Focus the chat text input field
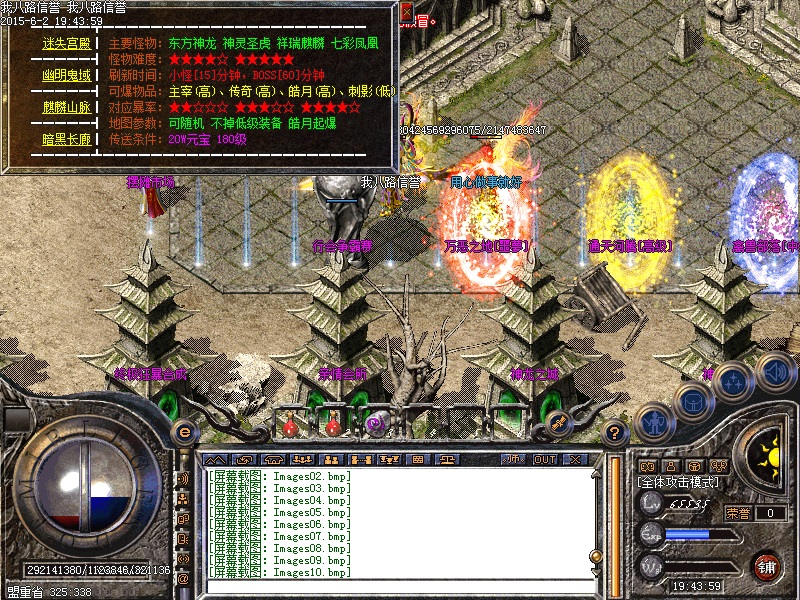The image size is (800, 600). [400, 588]
